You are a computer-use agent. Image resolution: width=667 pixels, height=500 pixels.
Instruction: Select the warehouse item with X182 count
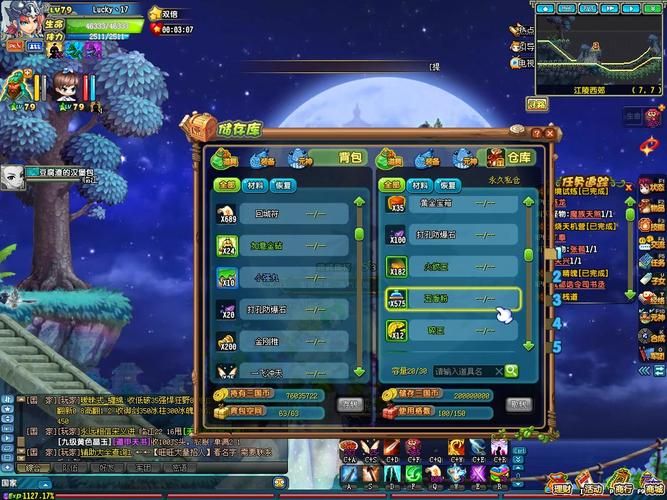[x=451, y=266]
